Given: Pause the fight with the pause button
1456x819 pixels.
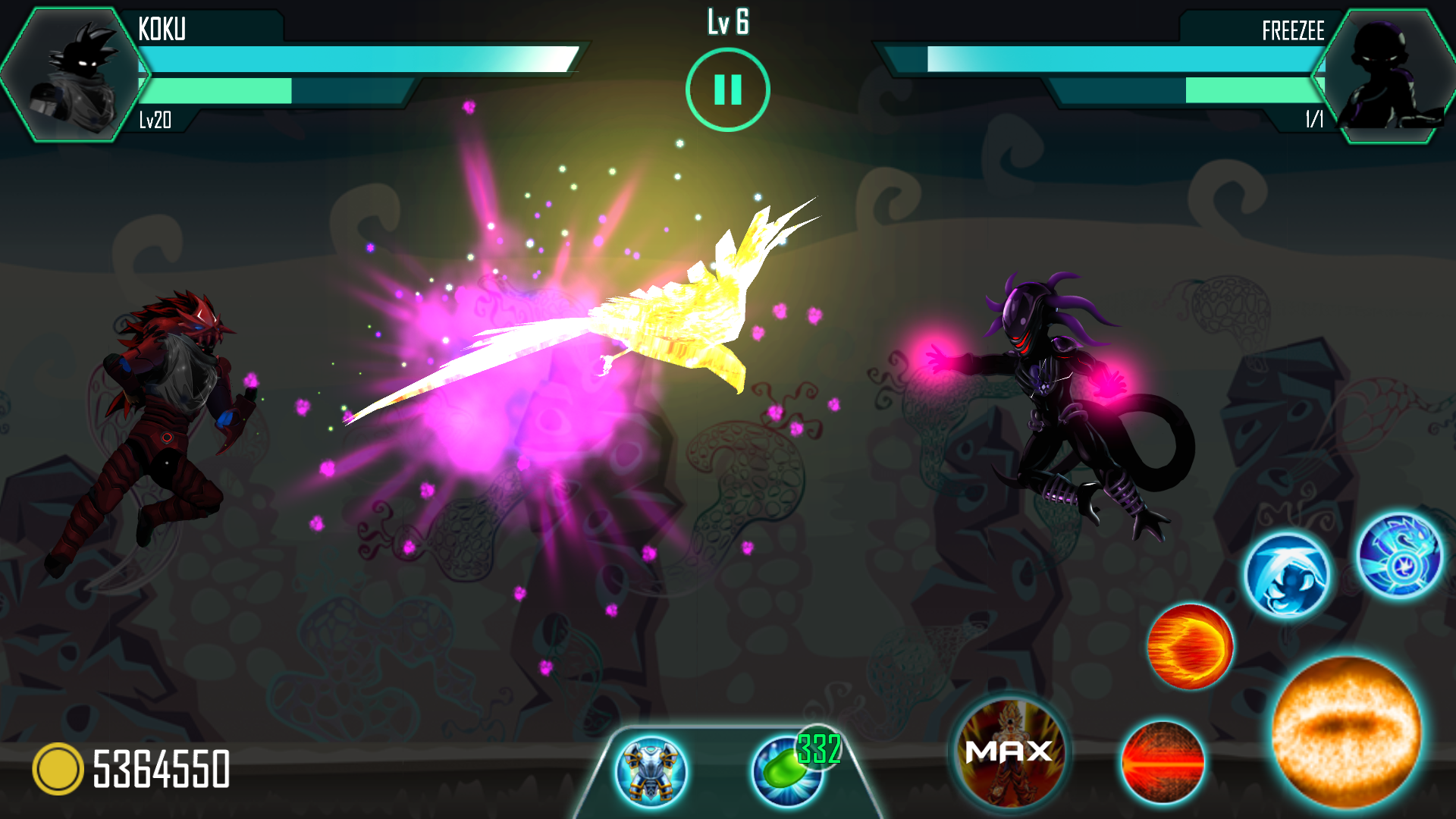Looking at the screenshot, I should pyautogui.click(x=727, y=89).
